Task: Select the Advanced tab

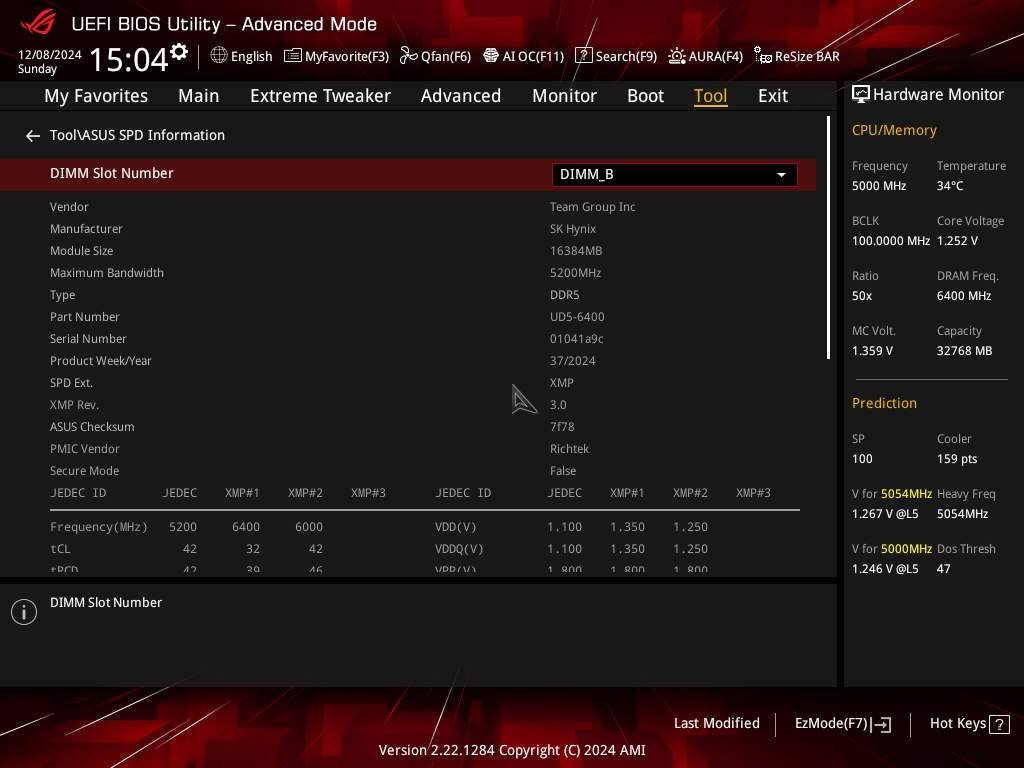Action: click(x=460, y=96)
